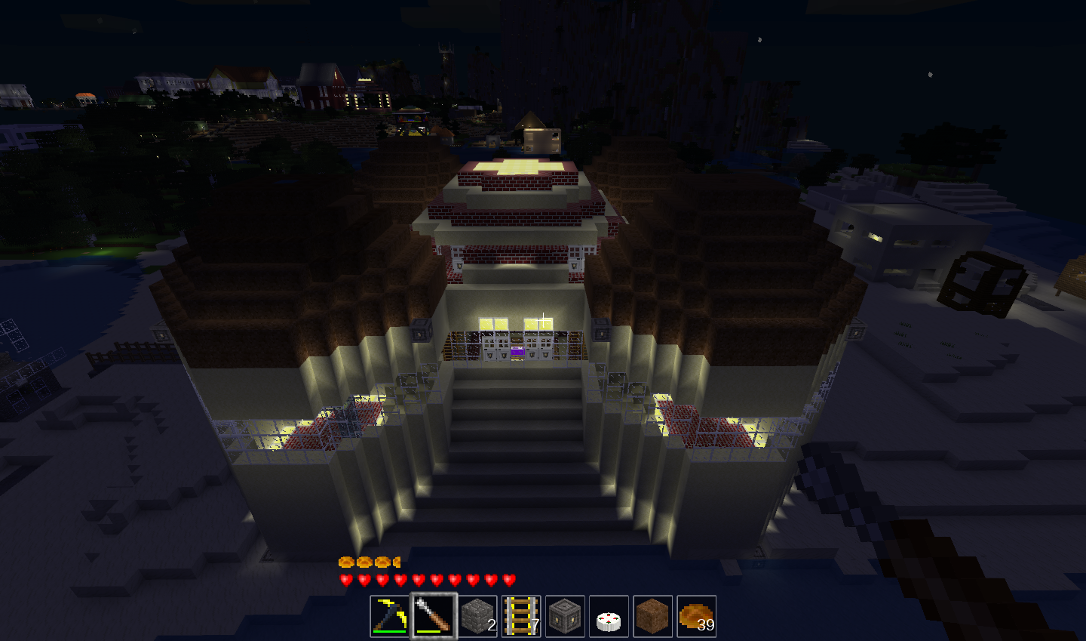Select the dark machine block slot
The height and width of the screenshot is (641, 1086).
[565, 616]
